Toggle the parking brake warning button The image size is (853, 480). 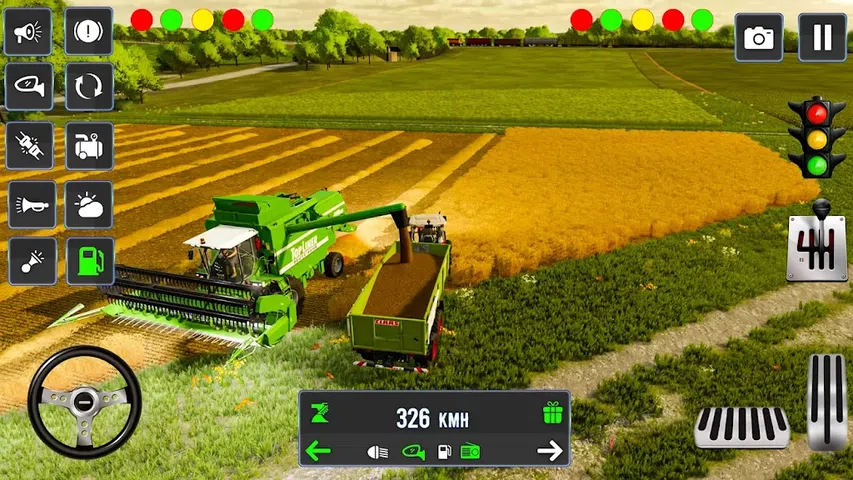[x=89, y=32]
